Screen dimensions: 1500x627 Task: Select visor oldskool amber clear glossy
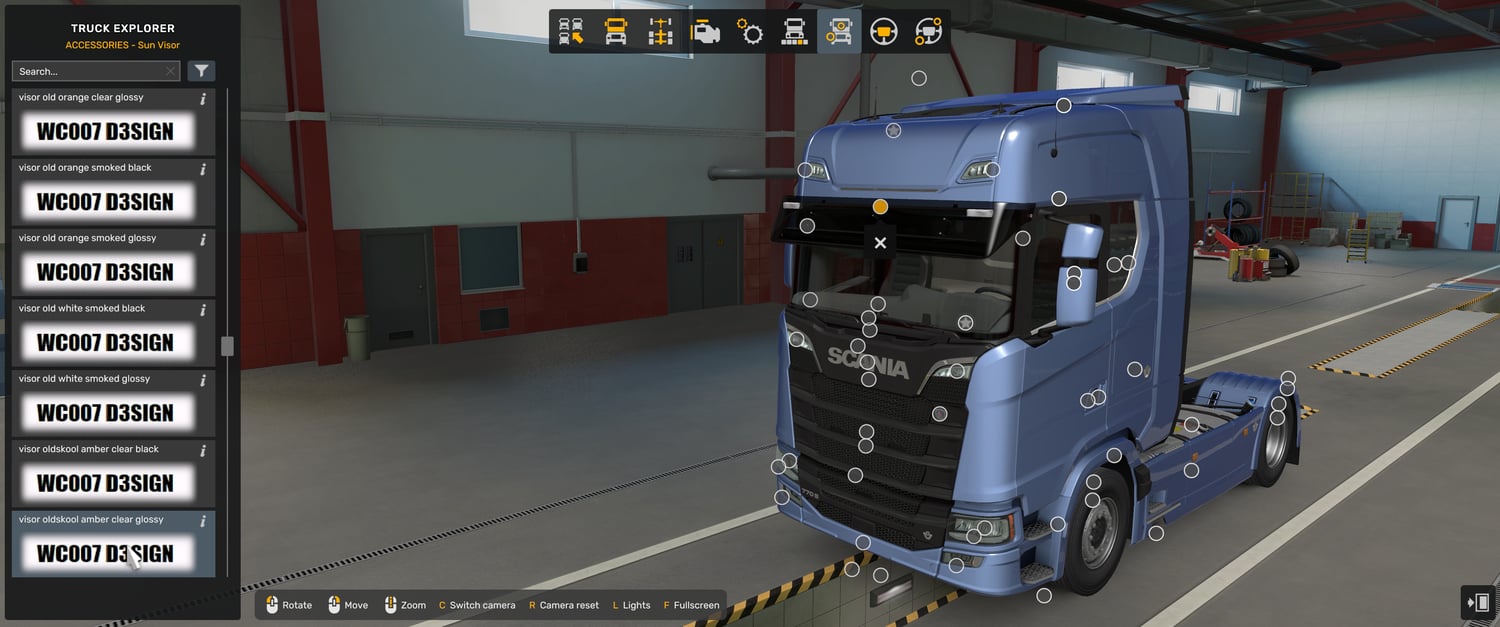click(105, 553)
